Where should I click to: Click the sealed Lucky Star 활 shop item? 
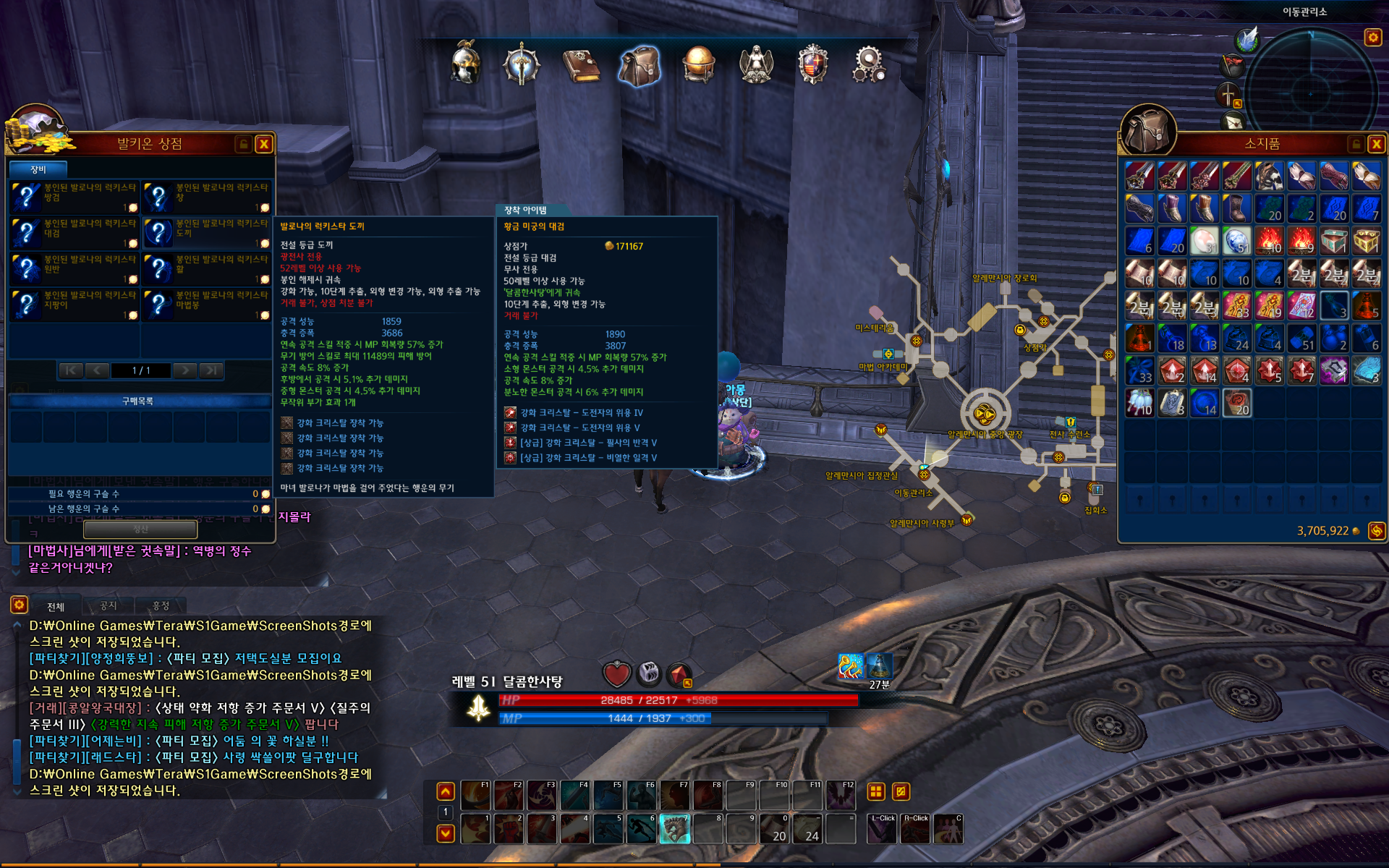point(207,268)
